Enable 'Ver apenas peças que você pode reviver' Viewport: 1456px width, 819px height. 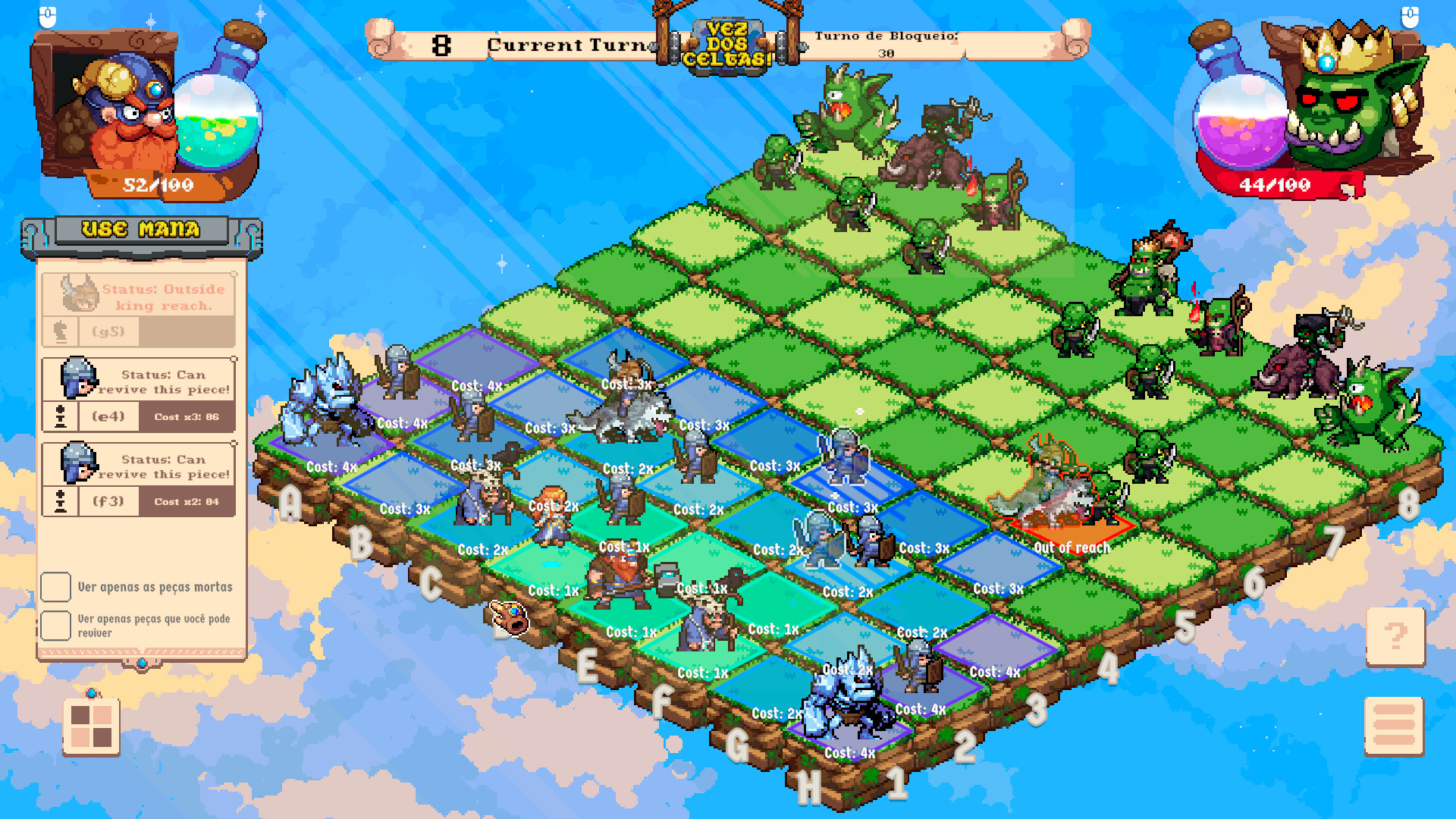pos(57,625)
